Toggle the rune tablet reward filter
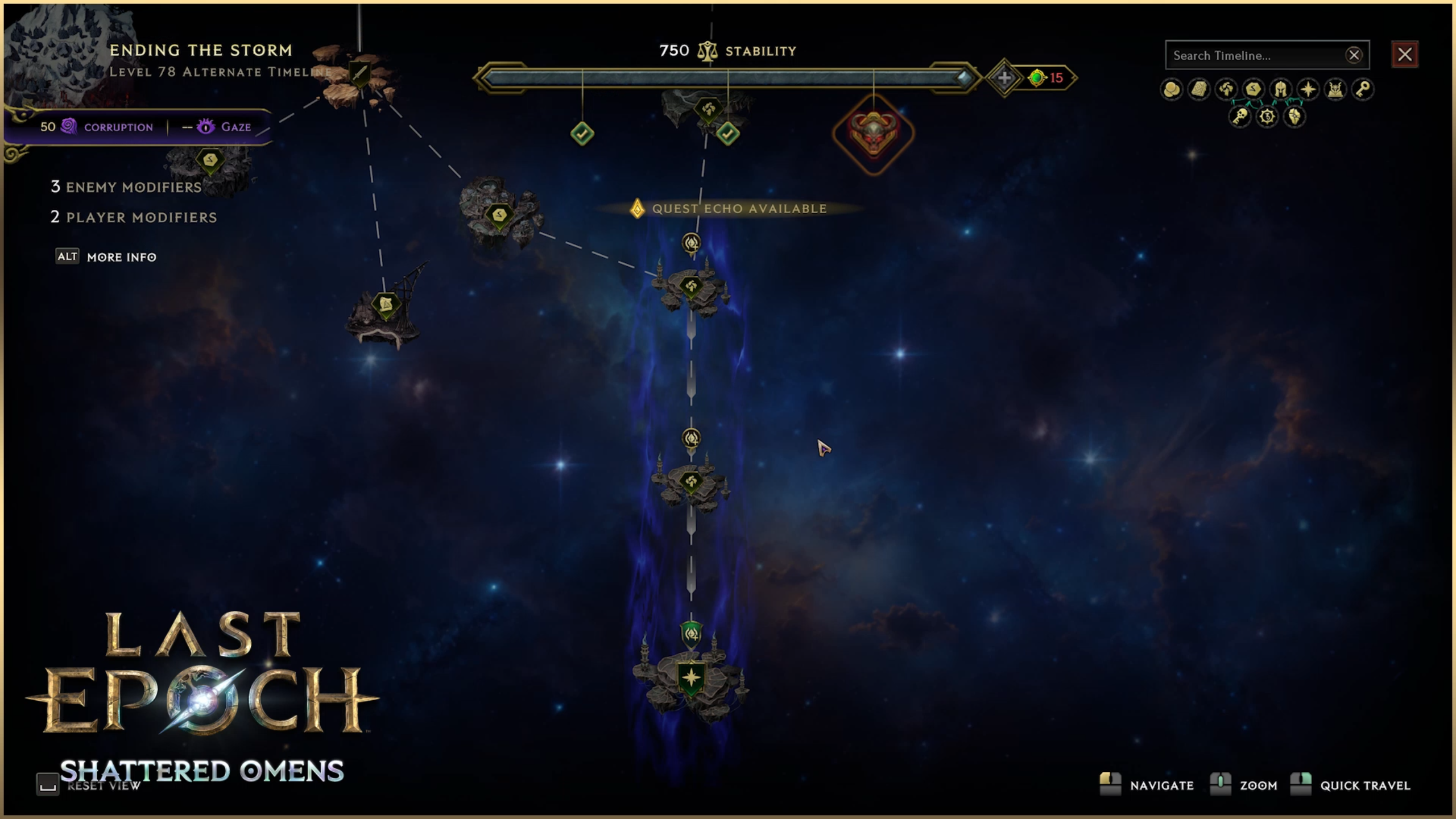The height and width of the screenshot is (819, 1456). point(1199,89)
